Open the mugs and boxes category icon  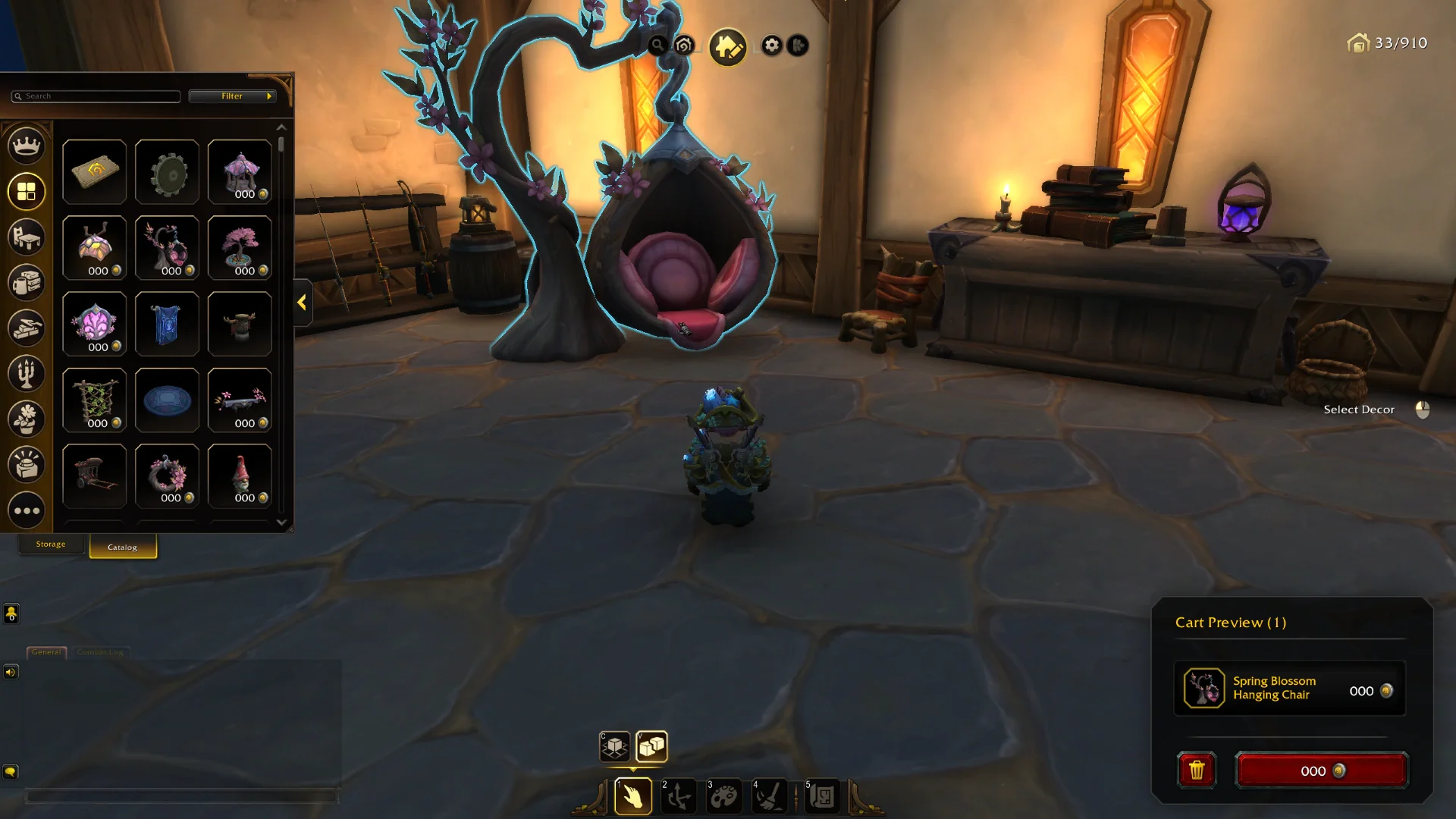coord(26,282)
